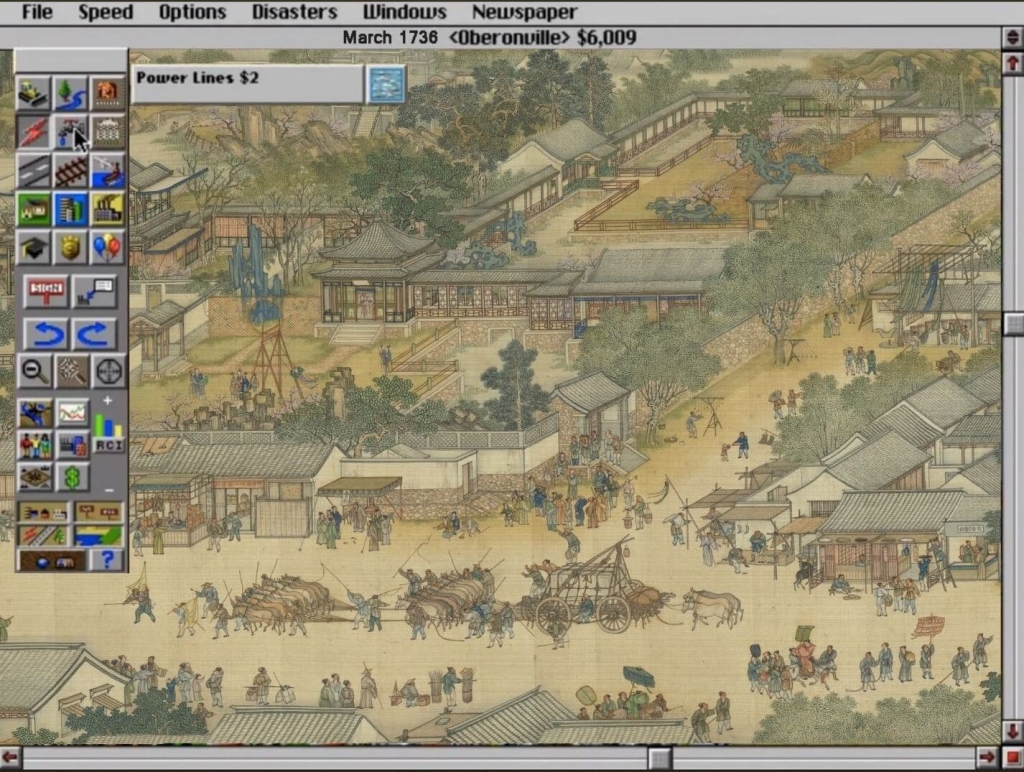Viewport: 1024px width, 772px height.
Task: Pick the balloons recreation tool
Action: pos(107,246)
